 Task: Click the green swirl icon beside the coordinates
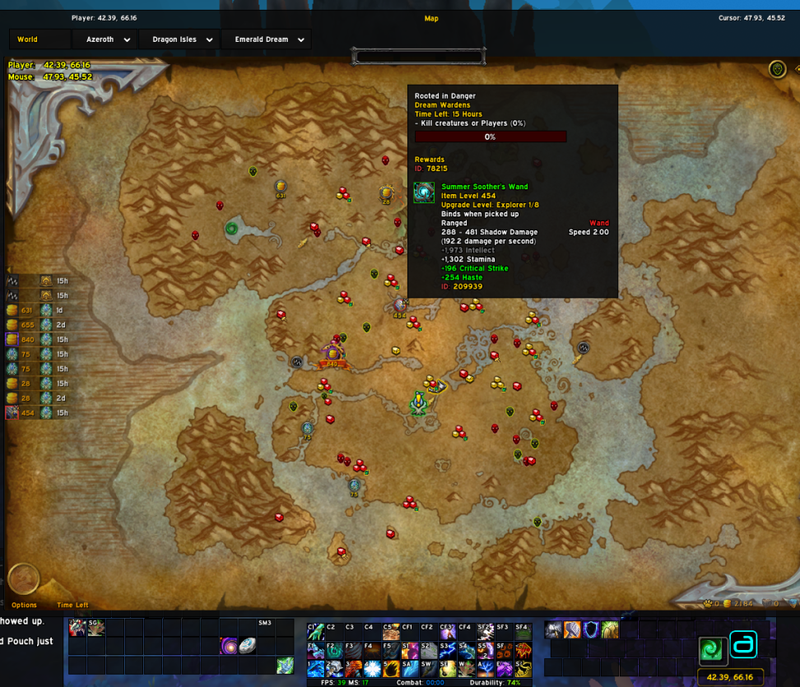[711, 648]
